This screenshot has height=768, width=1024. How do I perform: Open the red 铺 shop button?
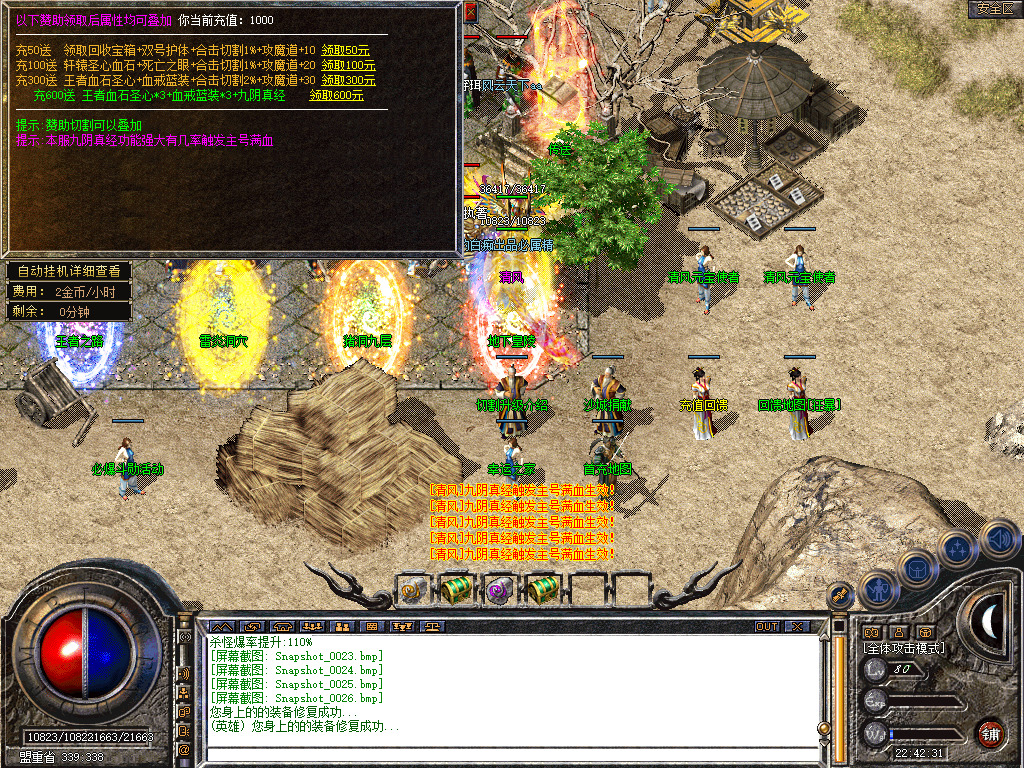click(x=990, y=733)
